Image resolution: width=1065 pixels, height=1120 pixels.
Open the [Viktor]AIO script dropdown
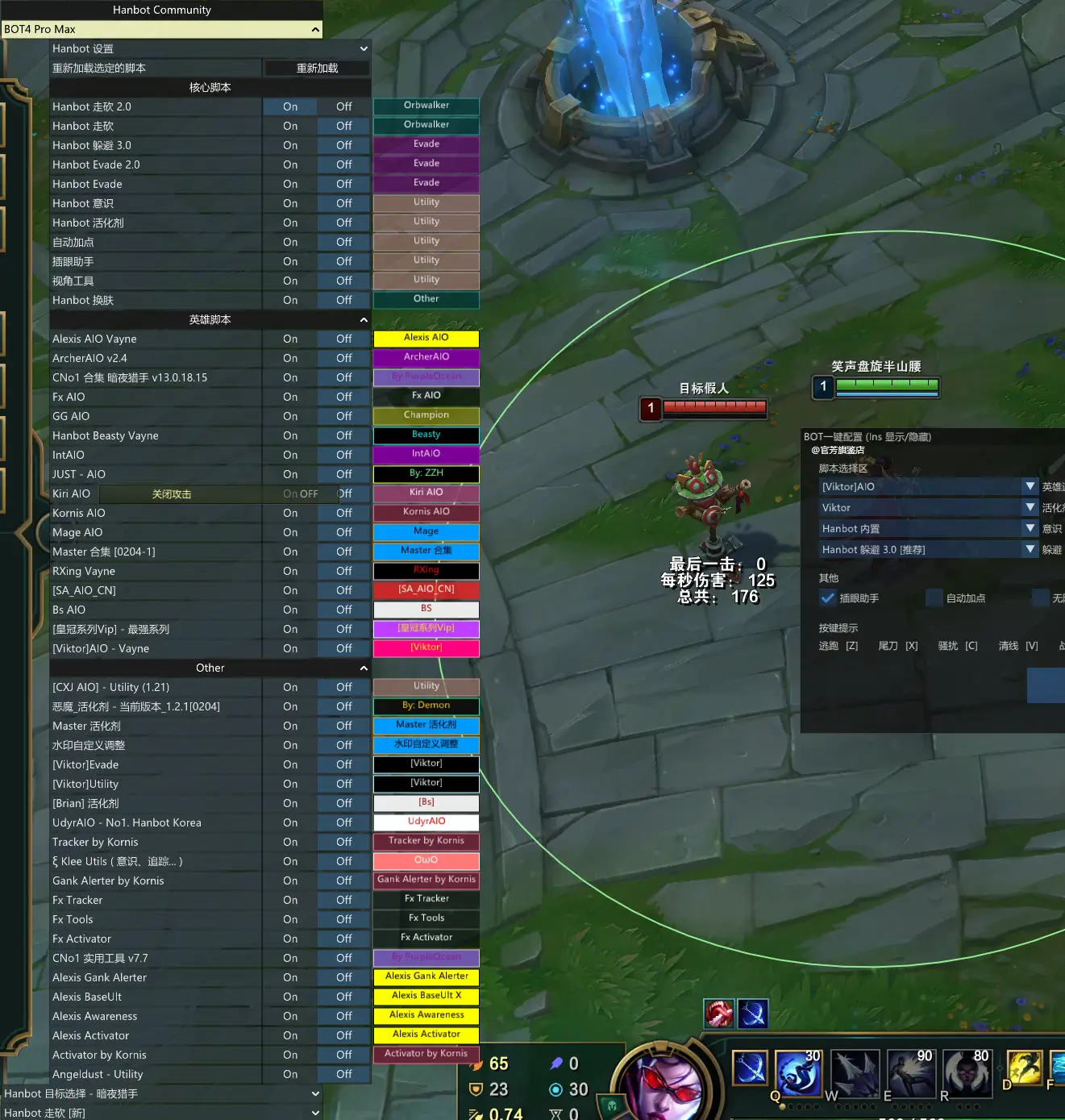tap(928, 487)
